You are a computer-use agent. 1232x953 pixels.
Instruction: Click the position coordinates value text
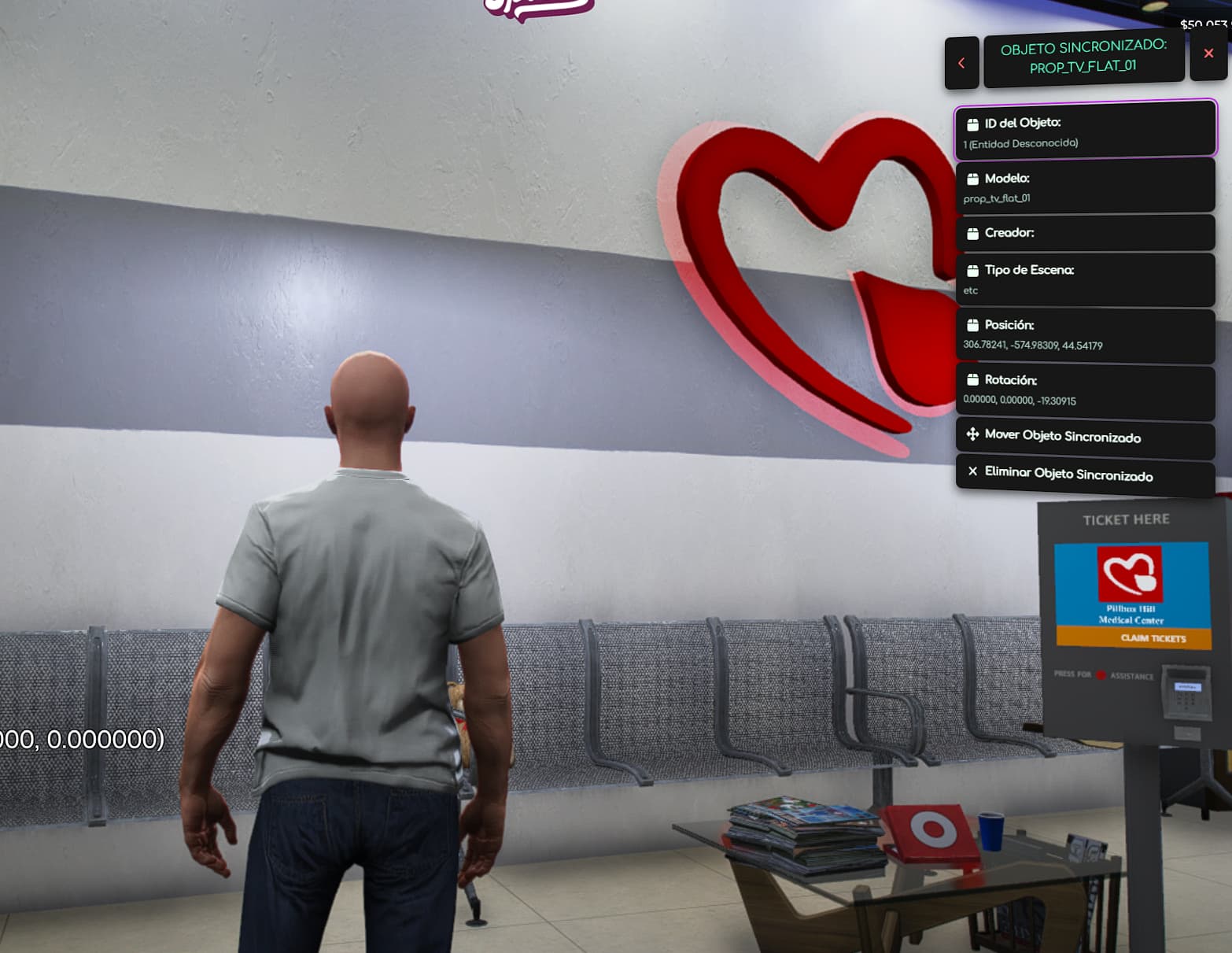point(1031,345)
